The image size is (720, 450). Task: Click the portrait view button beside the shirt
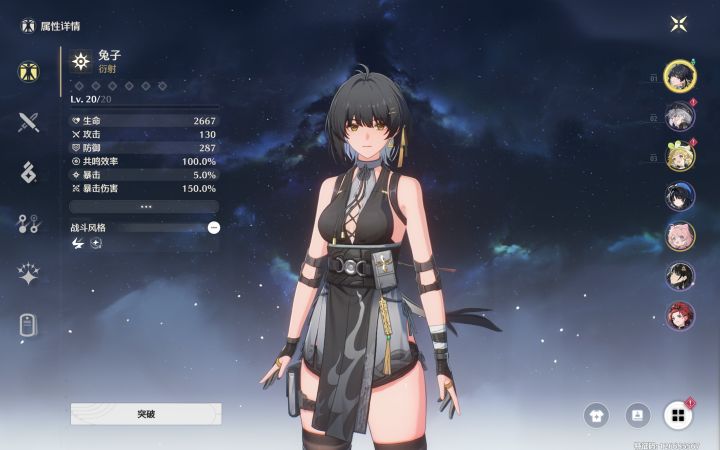click(x=637, y=414)
